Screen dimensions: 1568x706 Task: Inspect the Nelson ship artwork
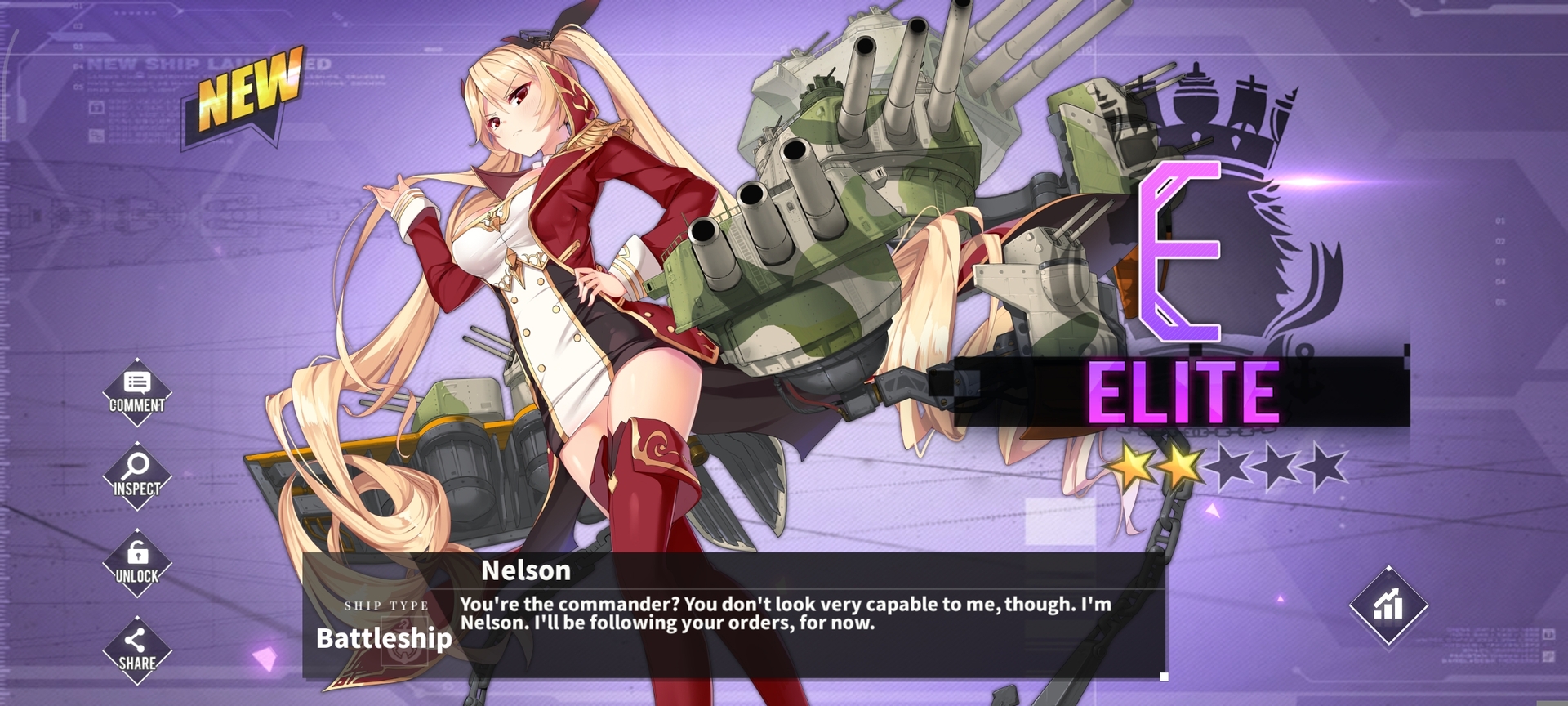click(x=137, y=476)
